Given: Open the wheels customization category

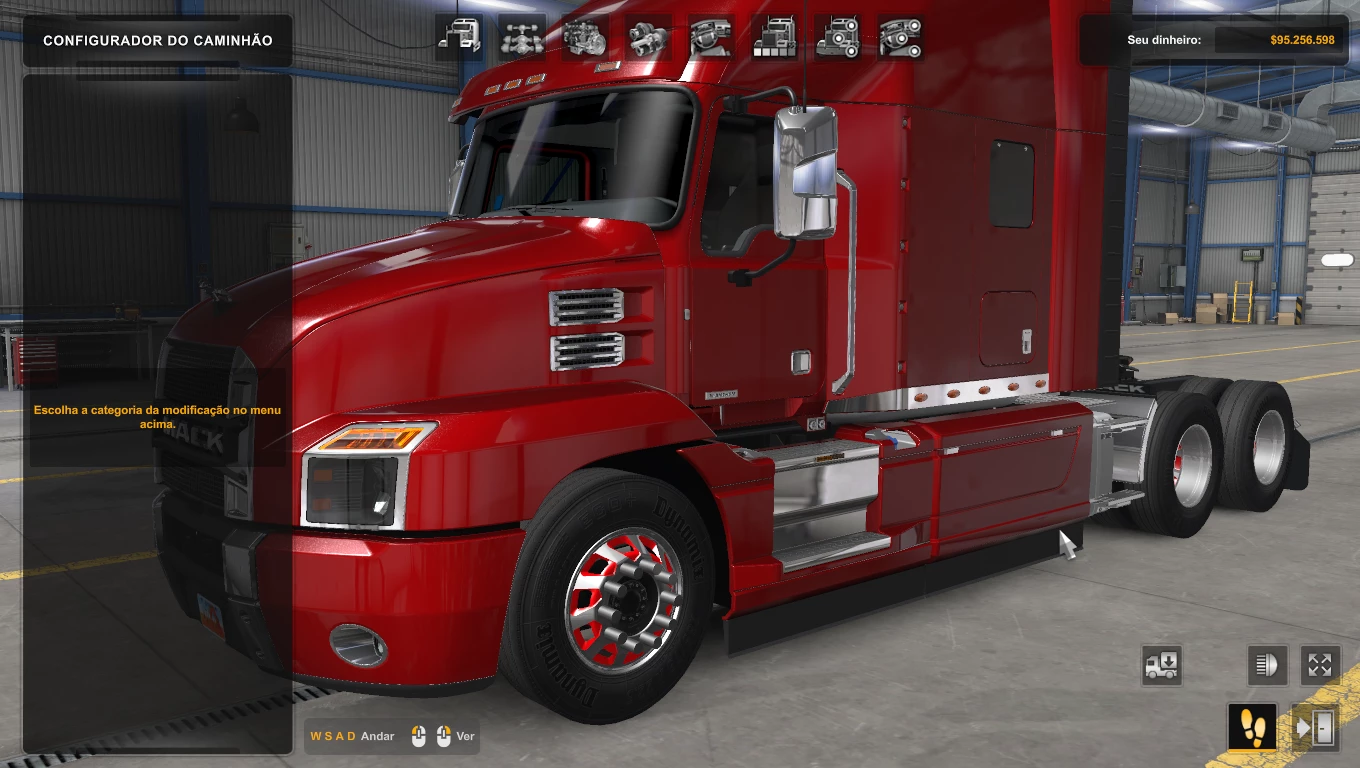Looking at the screenshot, I should 900,37.
